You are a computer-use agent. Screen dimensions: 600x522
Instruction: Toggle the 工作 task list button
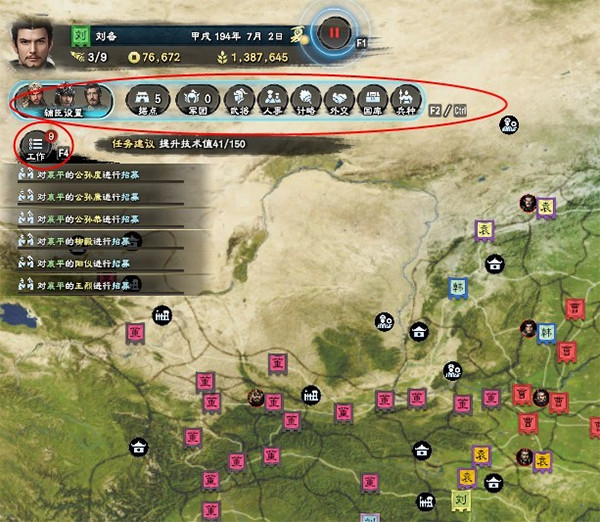pyautogui.click(x=37, y=148)
